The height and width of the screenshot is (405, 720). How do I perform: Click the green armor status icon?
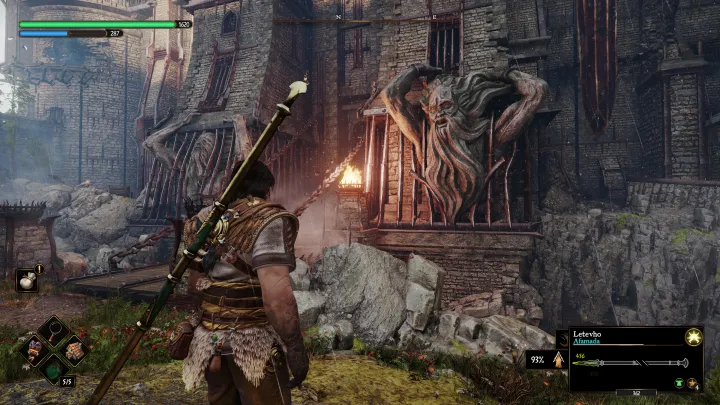click(679, 383)
